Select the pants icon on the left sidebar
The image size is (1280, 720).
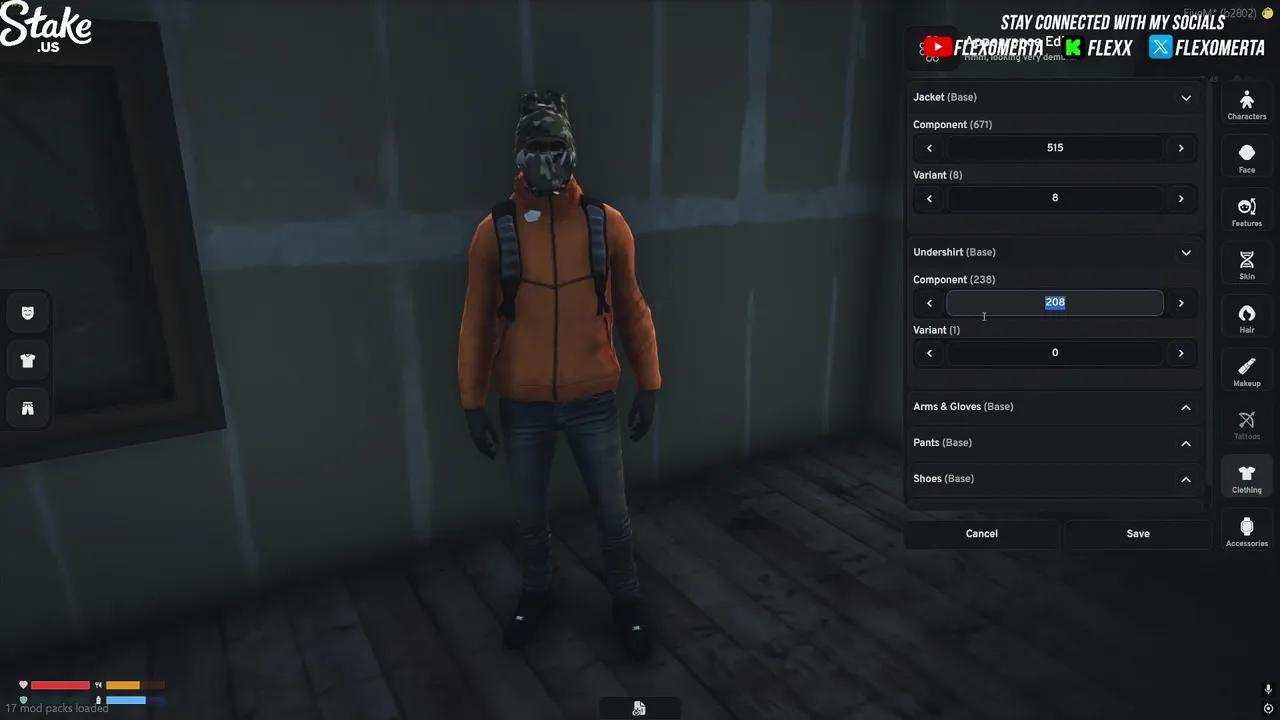pyautogui.click(x=27, y=407)
